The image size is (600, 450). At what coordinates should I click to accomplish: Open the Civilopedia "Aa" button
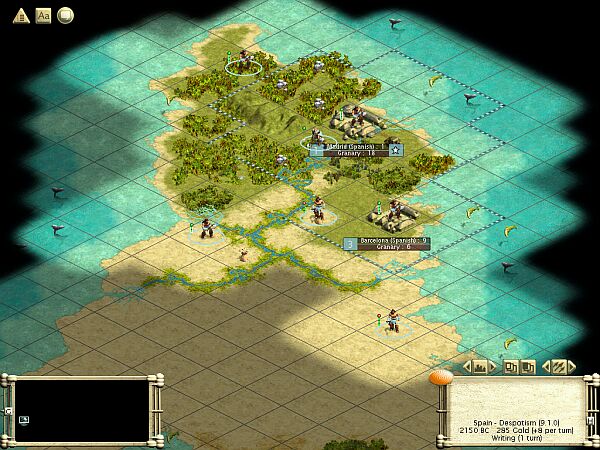43,15
